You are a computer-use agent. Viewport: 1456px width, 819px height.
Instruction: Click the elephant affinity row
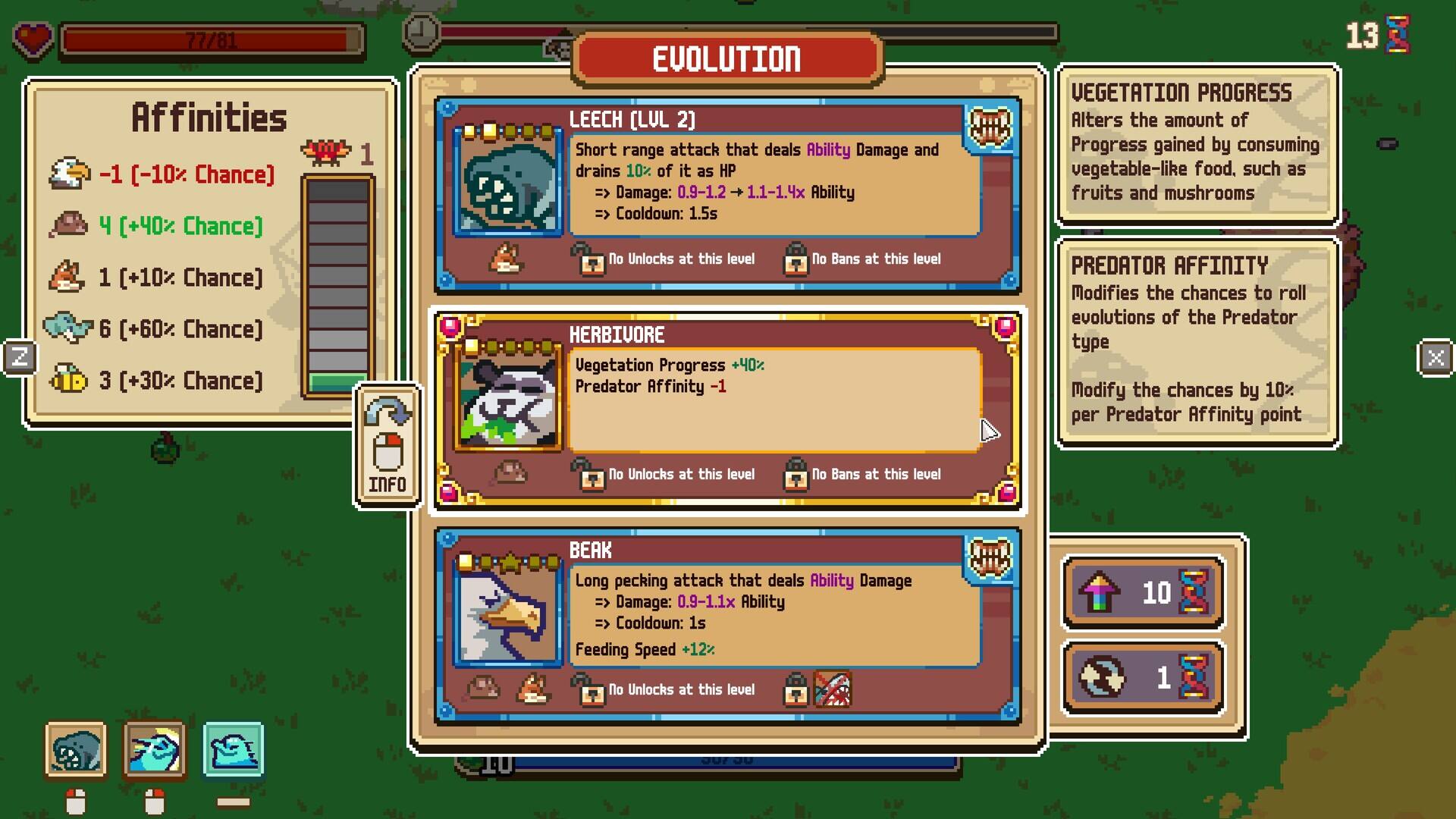tap(155, 329)
